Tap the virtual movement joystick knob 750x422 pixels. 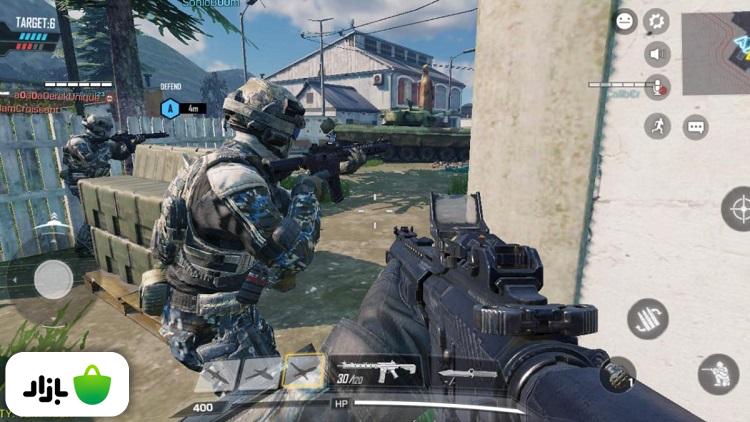(x=53, y=280)
